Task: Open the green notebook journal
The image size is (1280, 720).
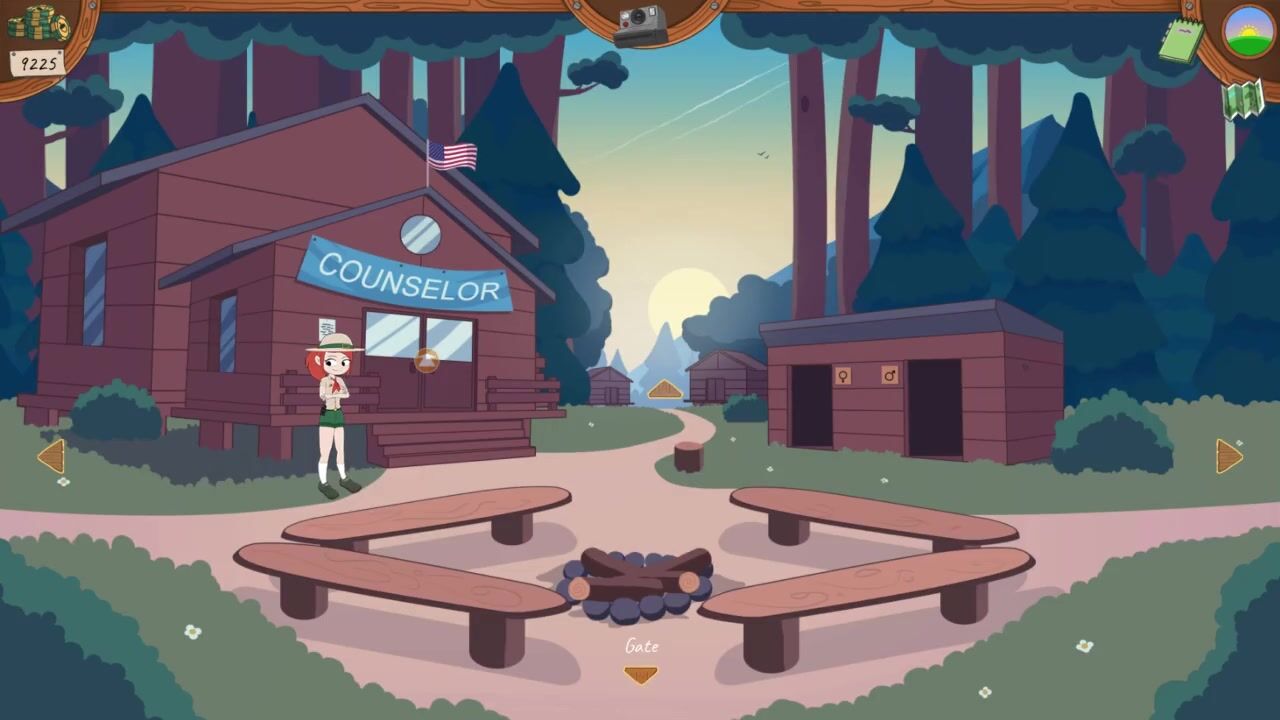Action: (1182, 41)
